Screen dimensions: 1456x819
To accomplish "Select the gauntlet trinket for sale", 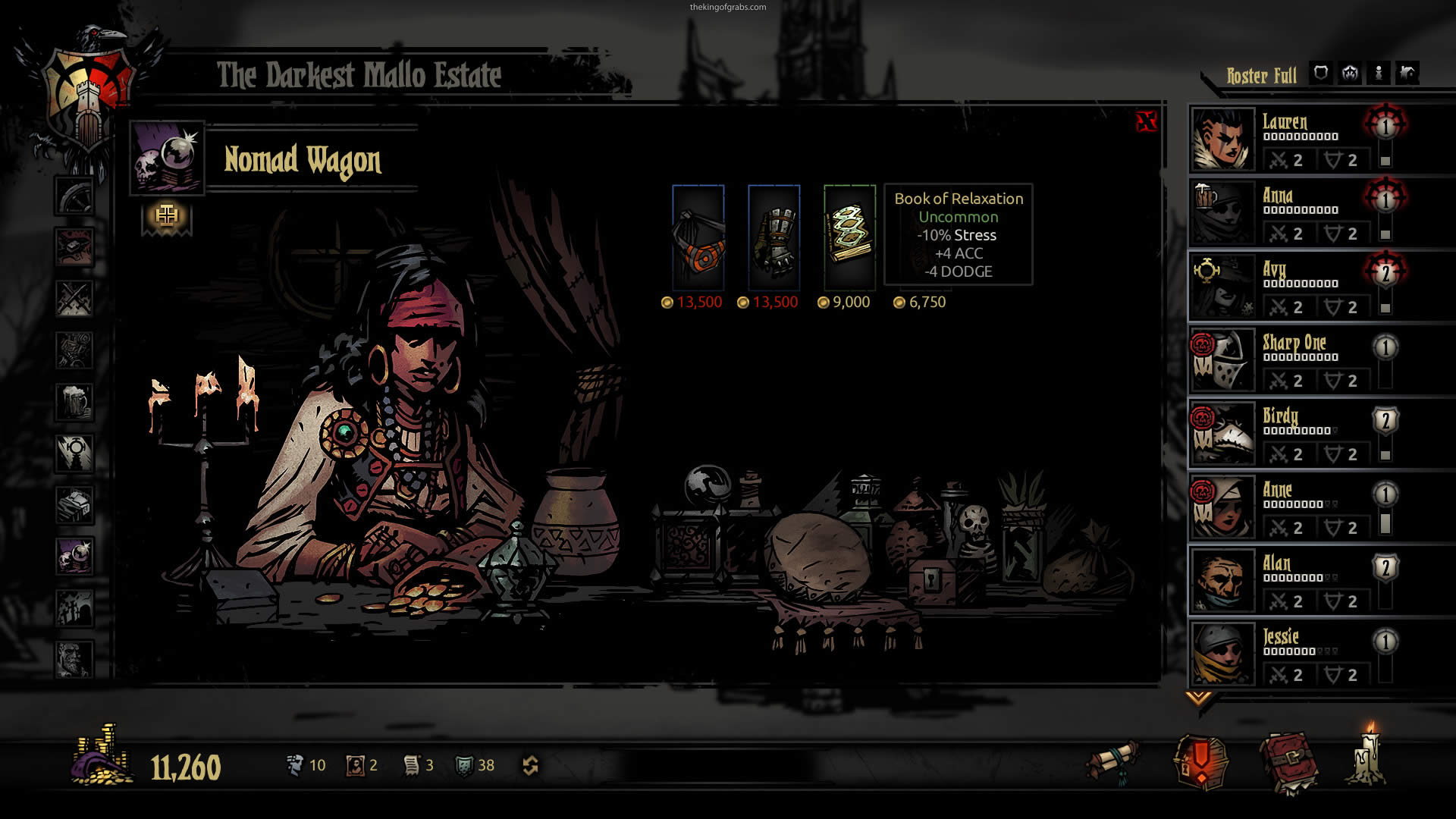I will pyautogui.click(x=773, y=236).
